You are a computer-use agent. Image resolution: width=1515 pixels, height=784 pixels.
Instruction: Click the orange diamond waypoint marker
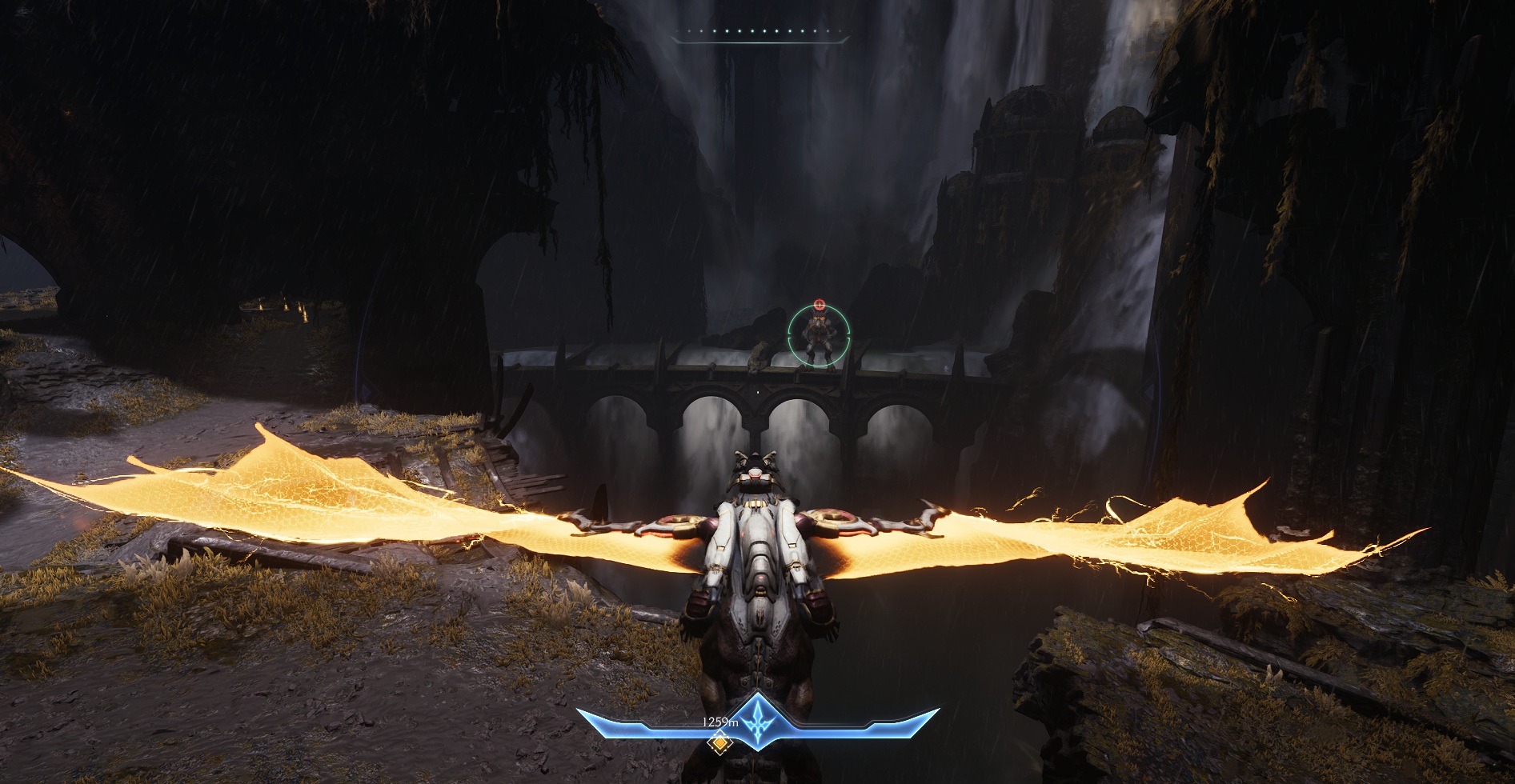[x=720, y=745]
